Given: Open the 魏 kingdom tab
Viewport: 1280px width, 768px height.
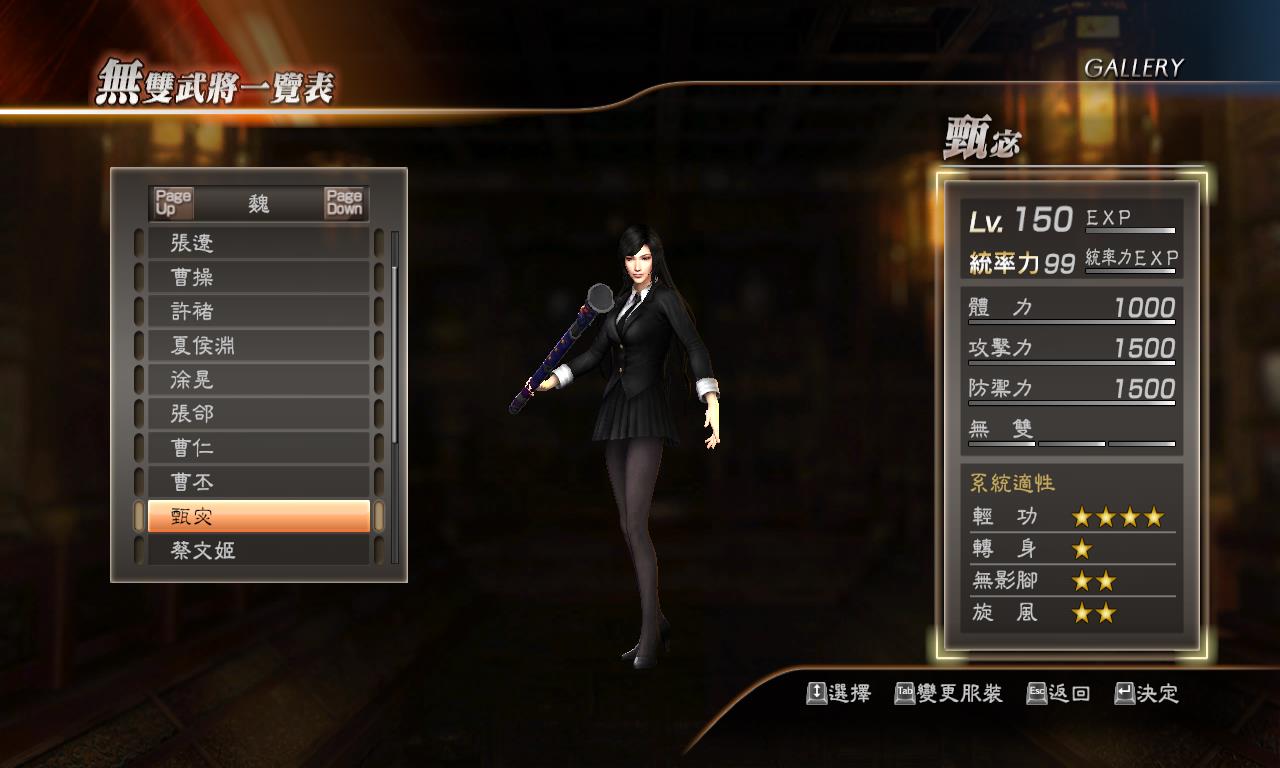Looking at the screenshot, I should coord(257,203).
